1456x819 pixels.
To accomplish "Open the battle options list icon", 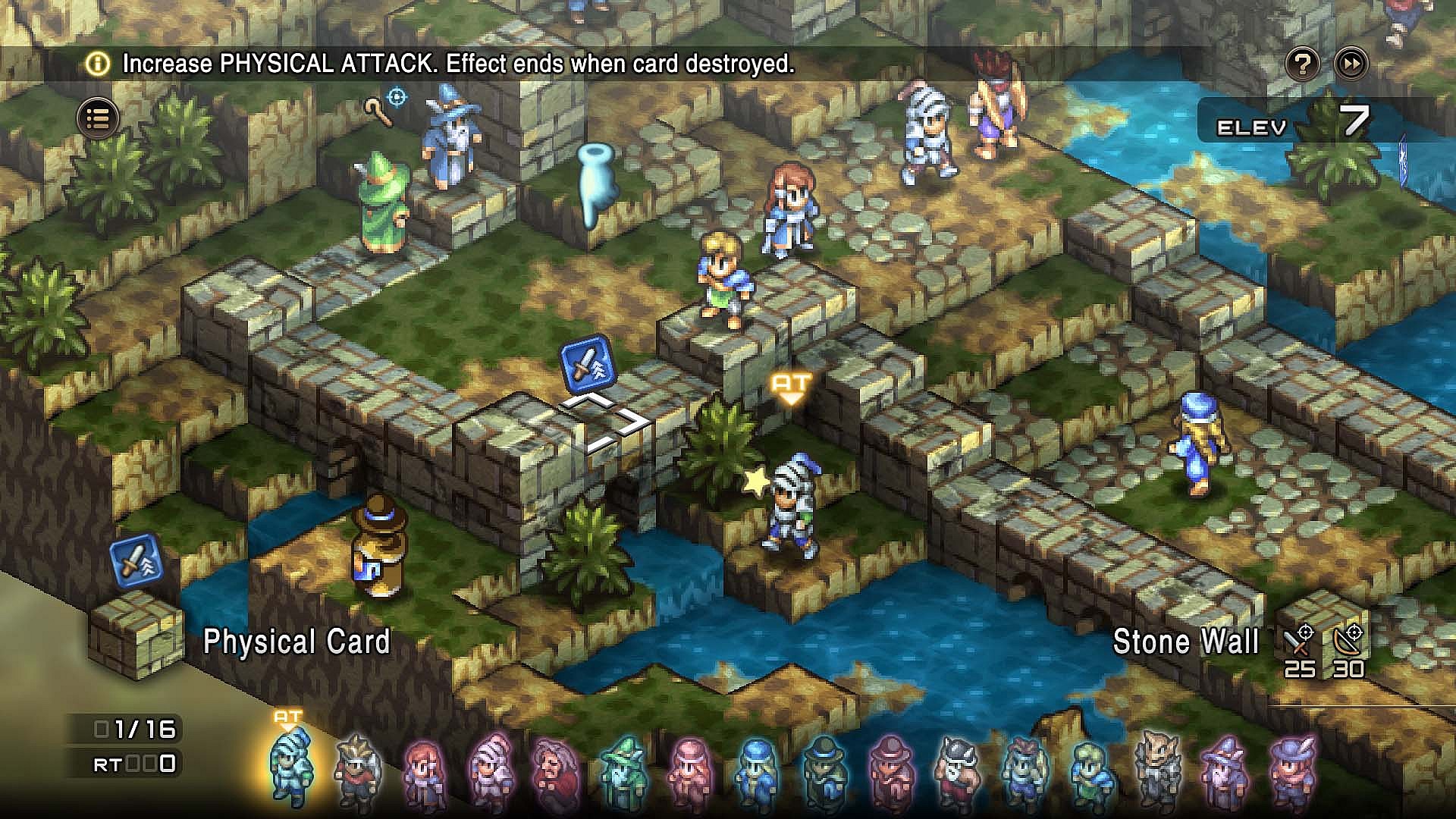I will tap(99, 118).
